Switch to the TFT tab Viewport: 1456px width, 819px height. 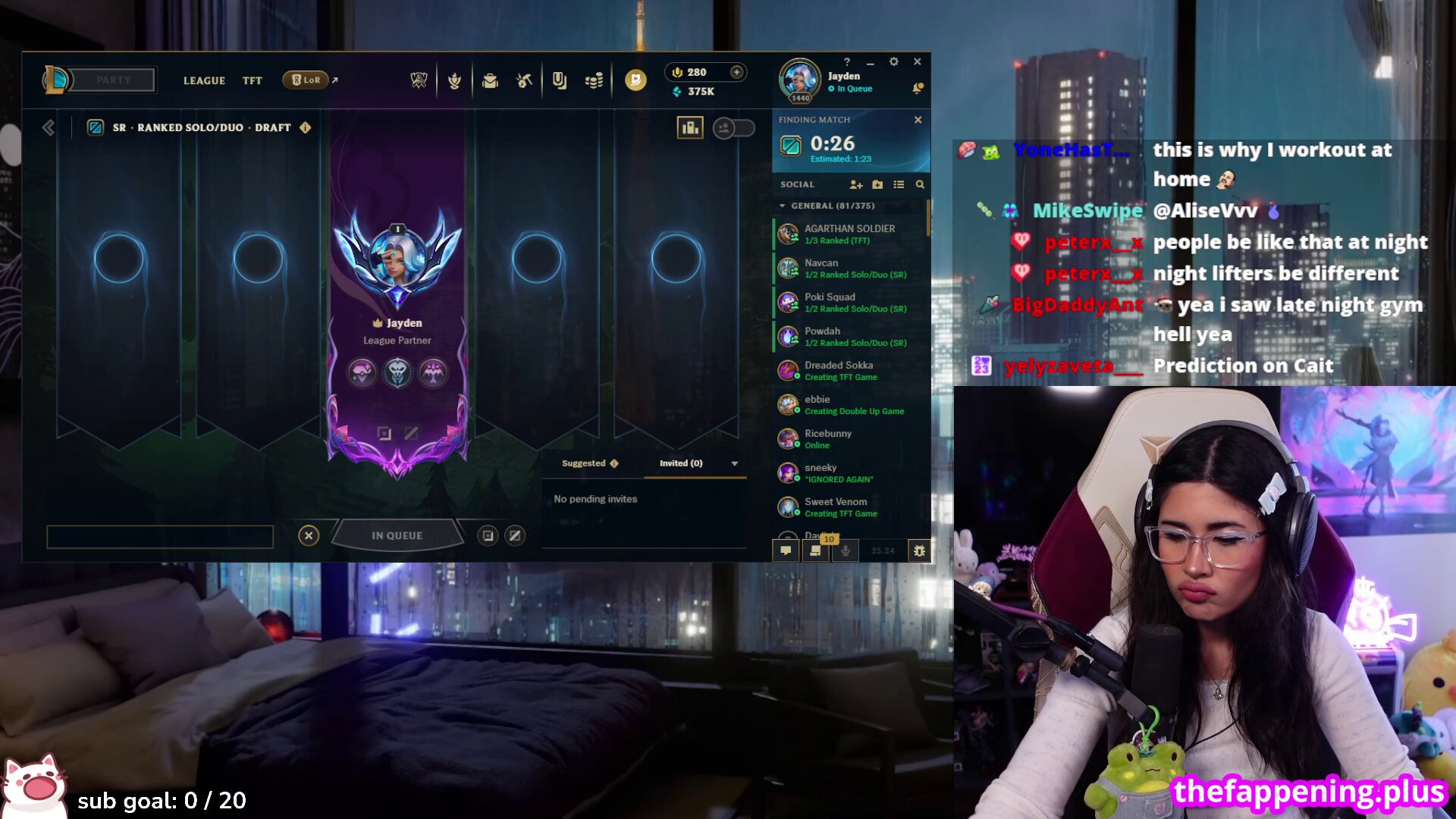click(252, 80)
